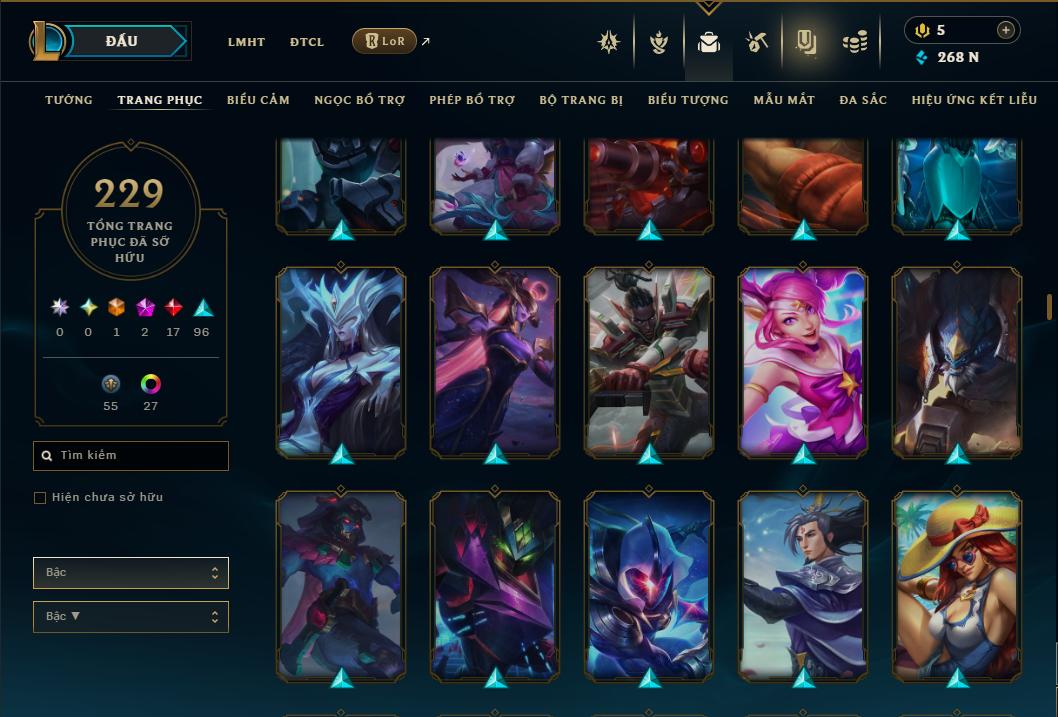View the ĐA SẮC tab

click(863, 100)
